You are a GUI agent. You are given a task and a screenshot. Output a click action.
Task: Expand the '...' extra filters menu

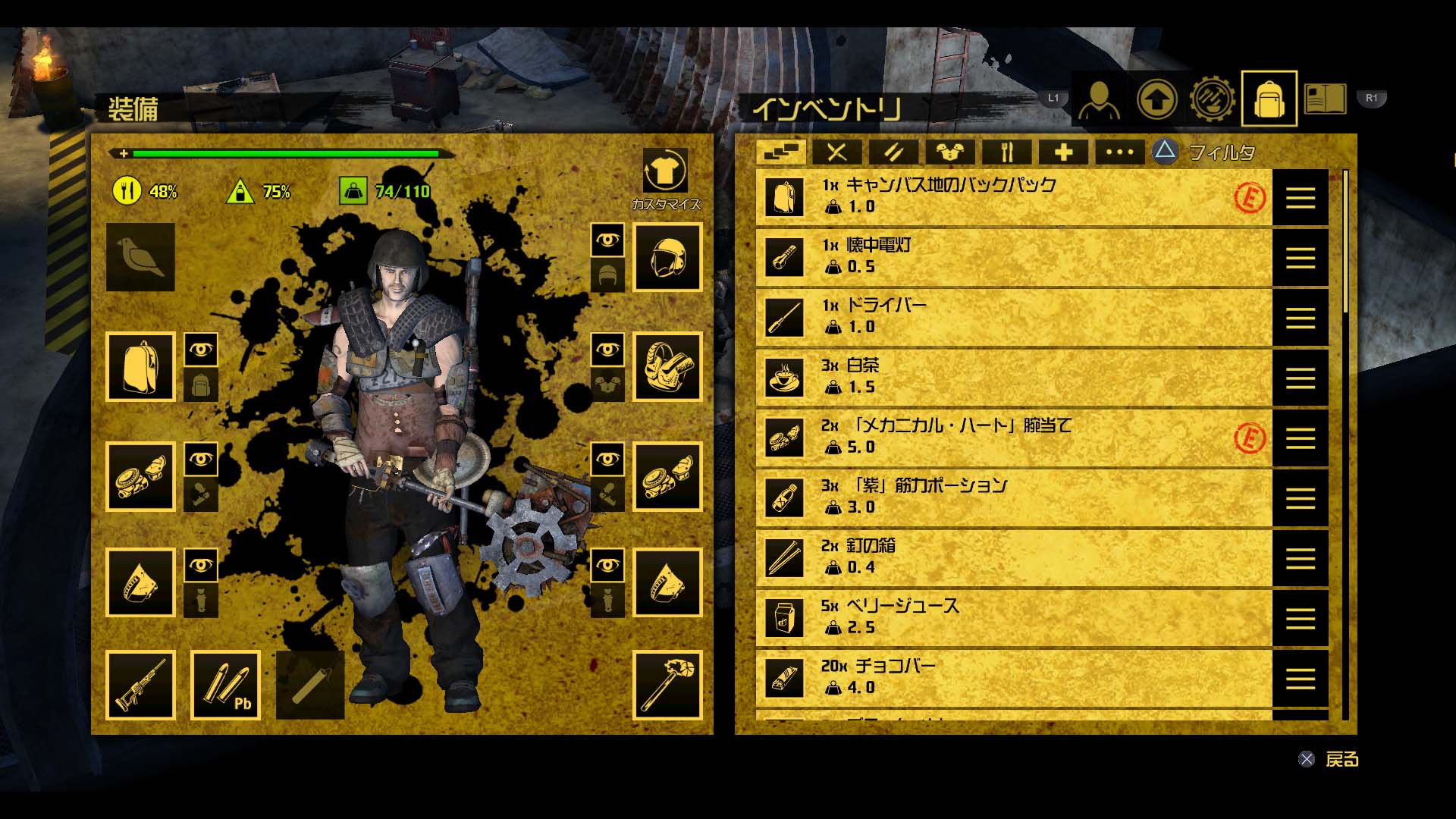tap(1119, 151)
